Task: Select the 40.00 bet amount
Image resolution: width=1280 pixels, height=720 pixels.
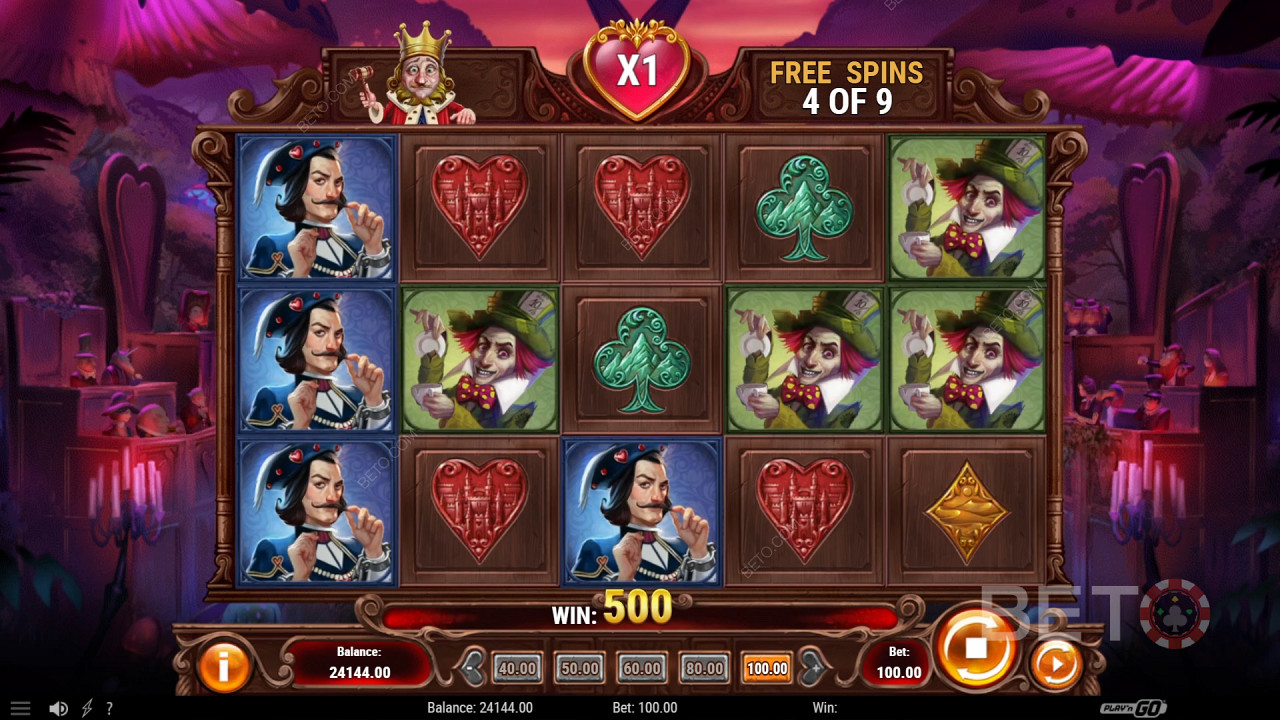Action: pyautogui.click(x=517, y=668)
